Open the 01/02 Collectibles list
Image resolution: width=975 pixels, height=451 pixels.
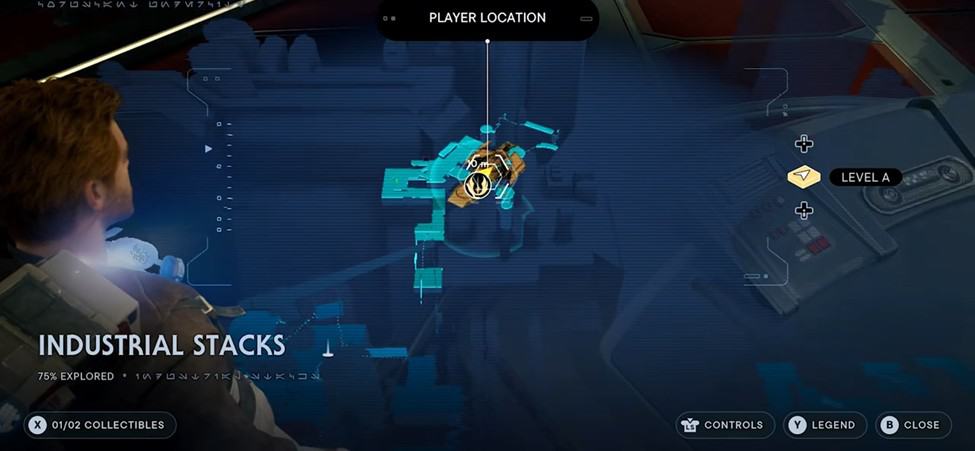(102, 425)
